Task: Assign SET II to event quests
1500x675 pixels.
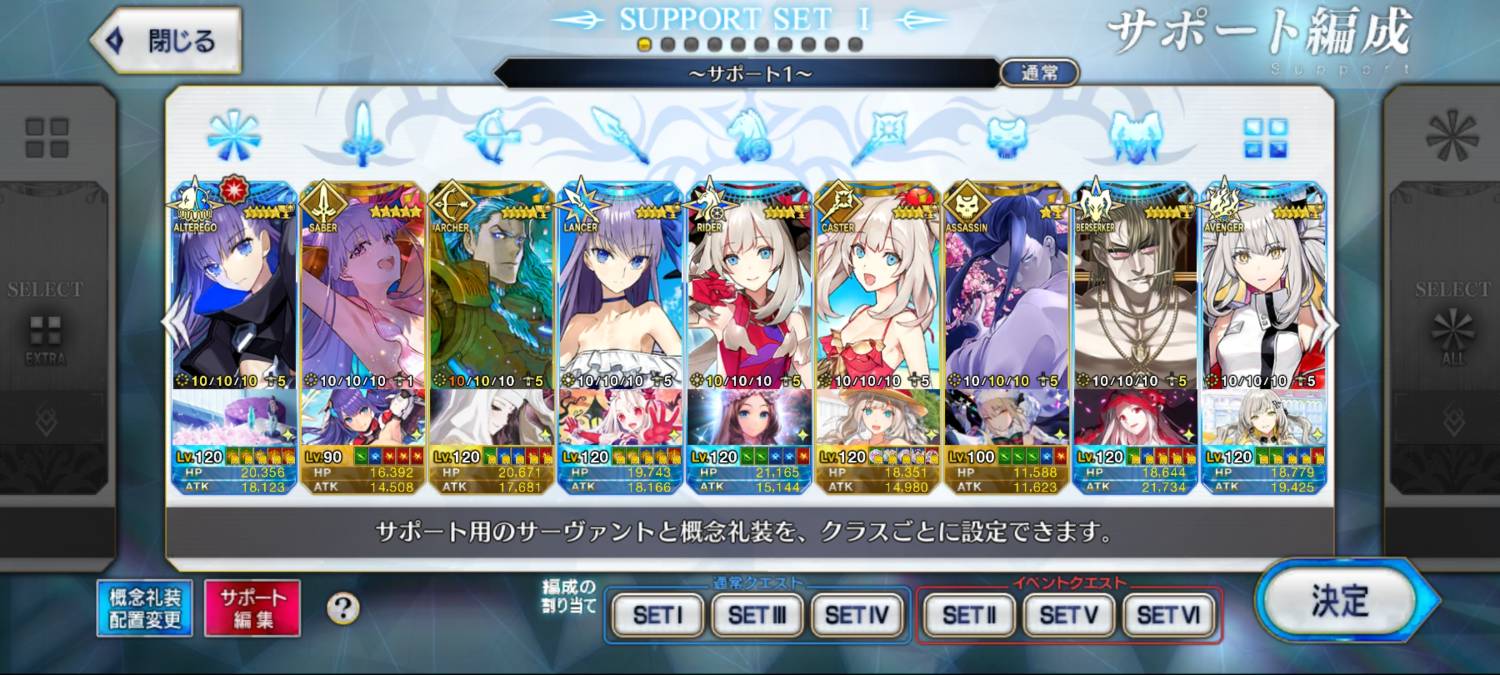Action: pyautogui.click(x=969, y=615)
